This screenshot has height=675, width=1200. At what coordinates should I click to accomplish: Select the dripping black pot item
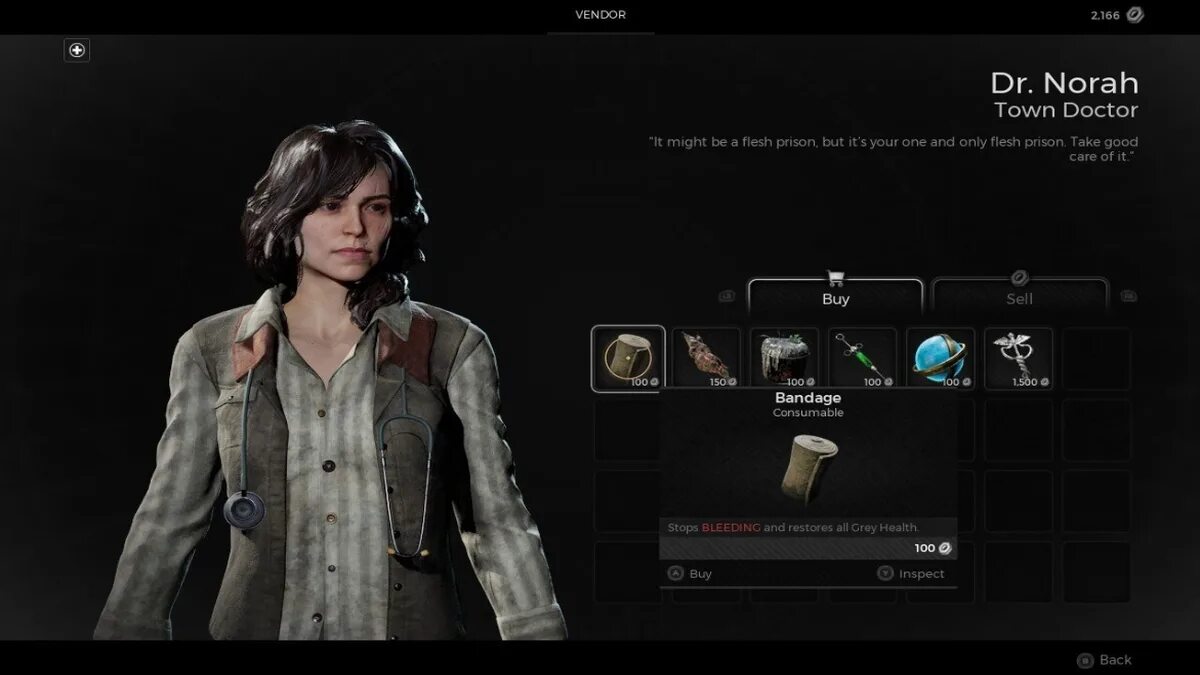coord(784,358)
